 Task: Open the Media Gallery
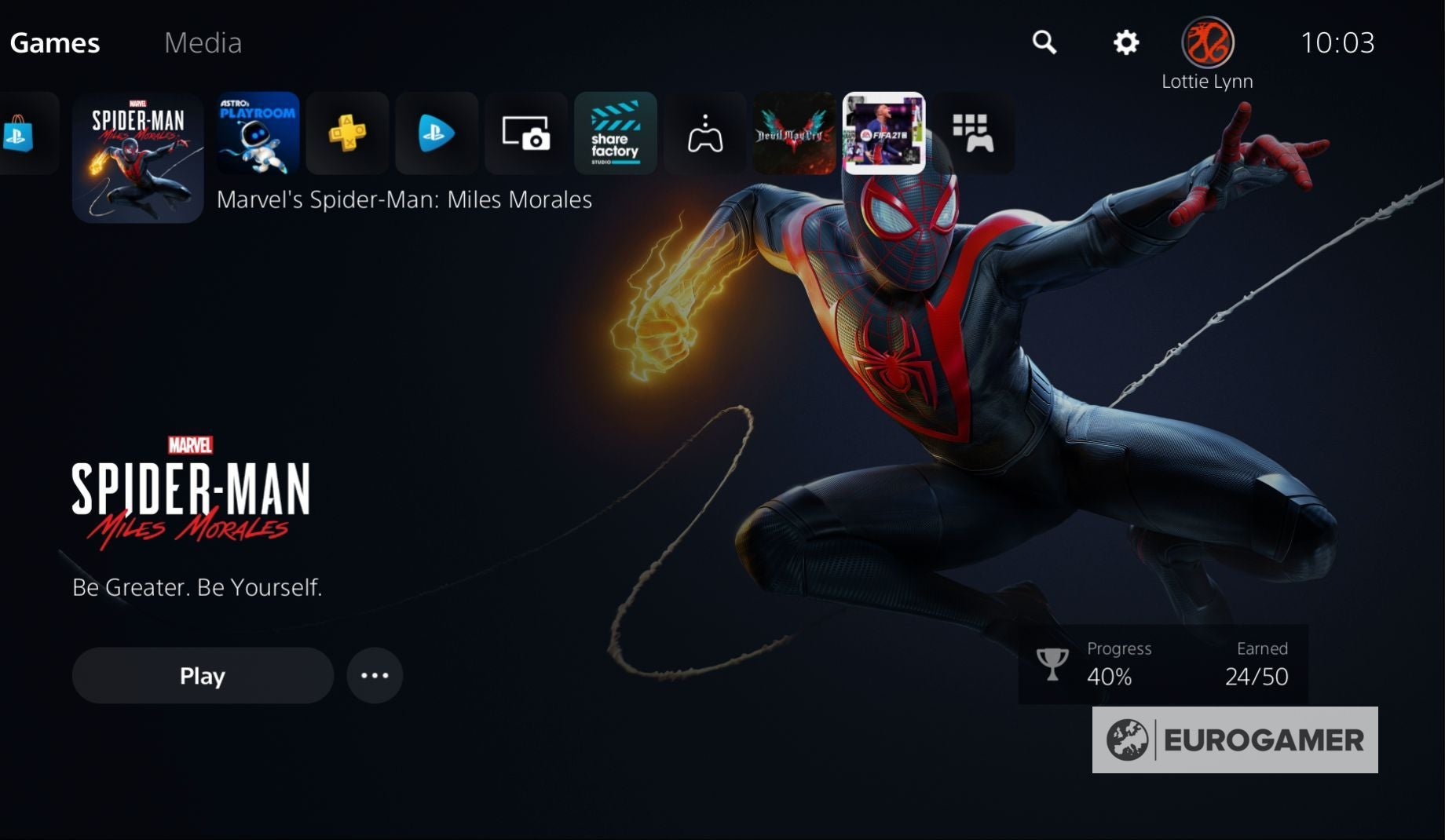point(525,133)
